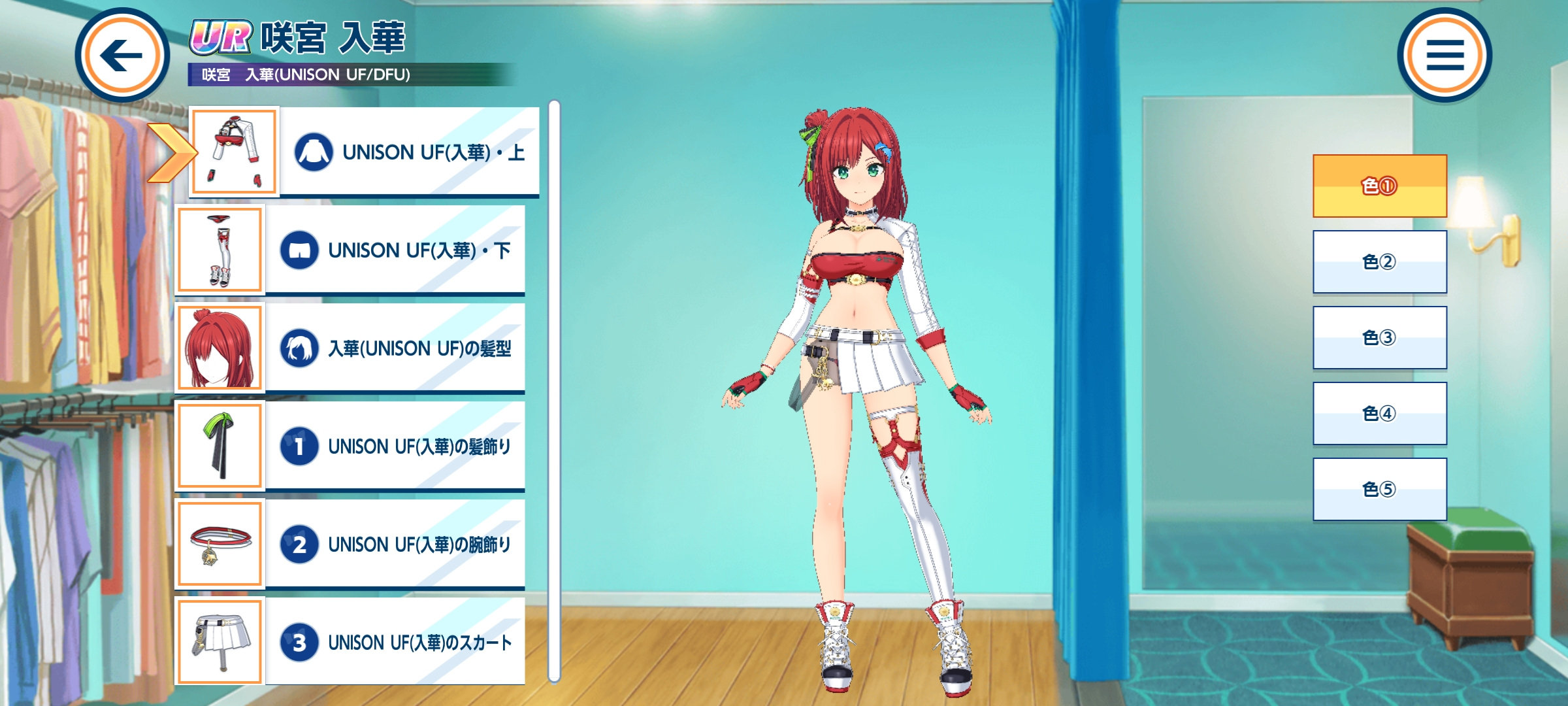
Task: Select UNISON UF(入華)・上 top outfit entry
Action: [x=408, y=152]
